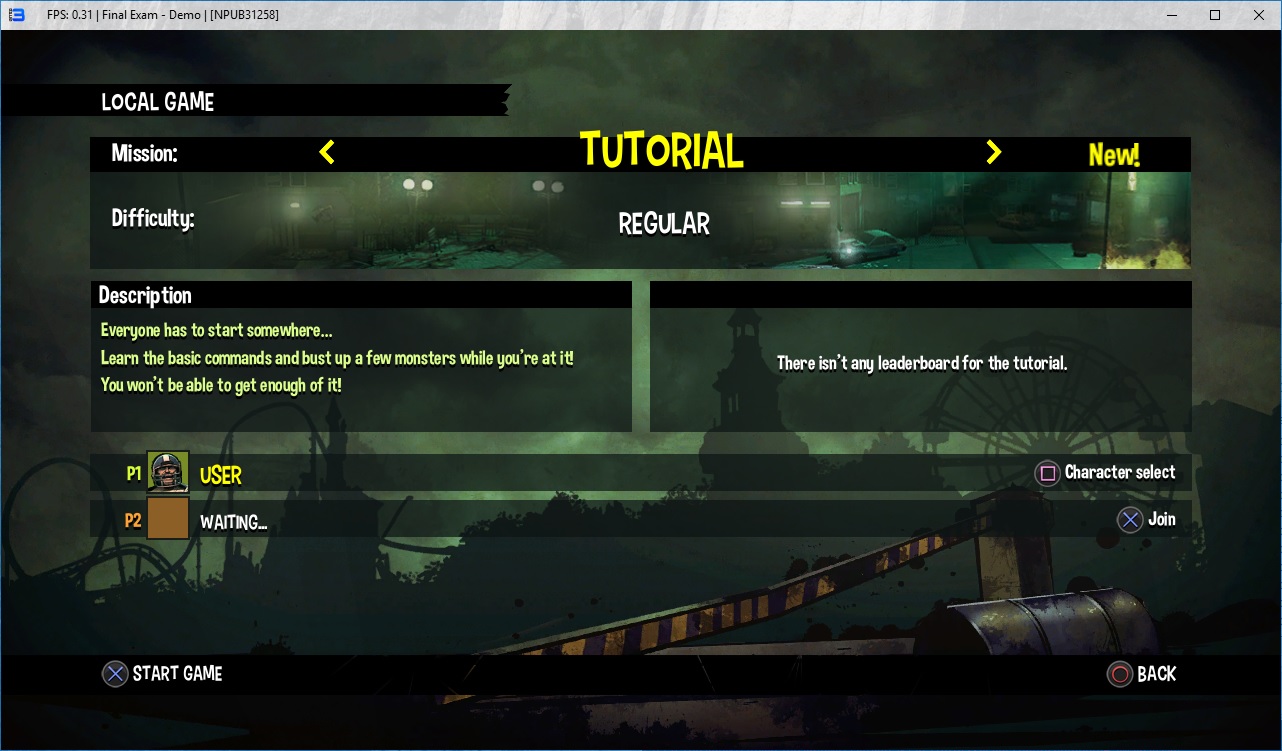The width and height of the screenshot is (1282, 751).
Task: Choose the REGULAR difficulty setting
Action: tap(664, 224)
